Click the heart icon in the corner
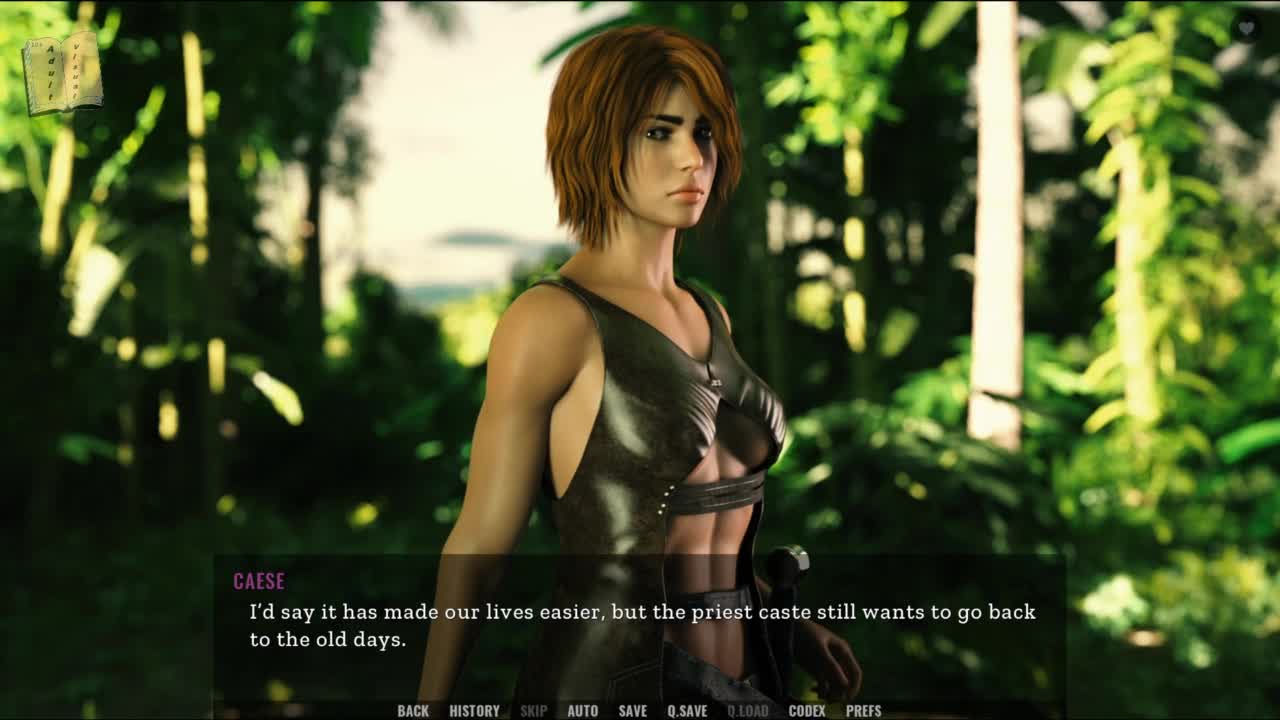This screenshot has width=1280, height=720. (1246, 29)
